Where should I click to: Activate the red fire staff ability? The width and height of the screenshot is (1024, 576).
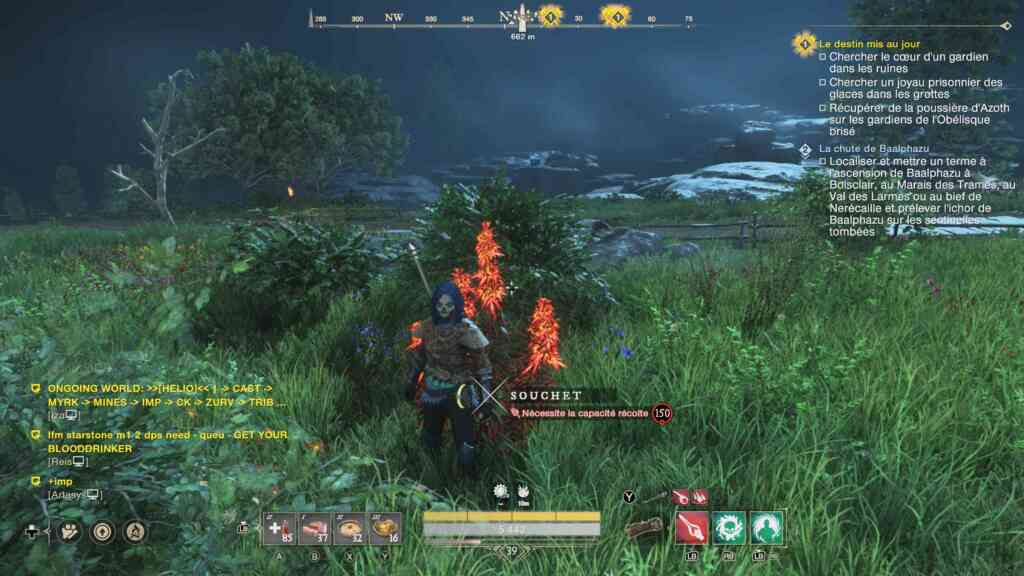[x=692, y=527]
